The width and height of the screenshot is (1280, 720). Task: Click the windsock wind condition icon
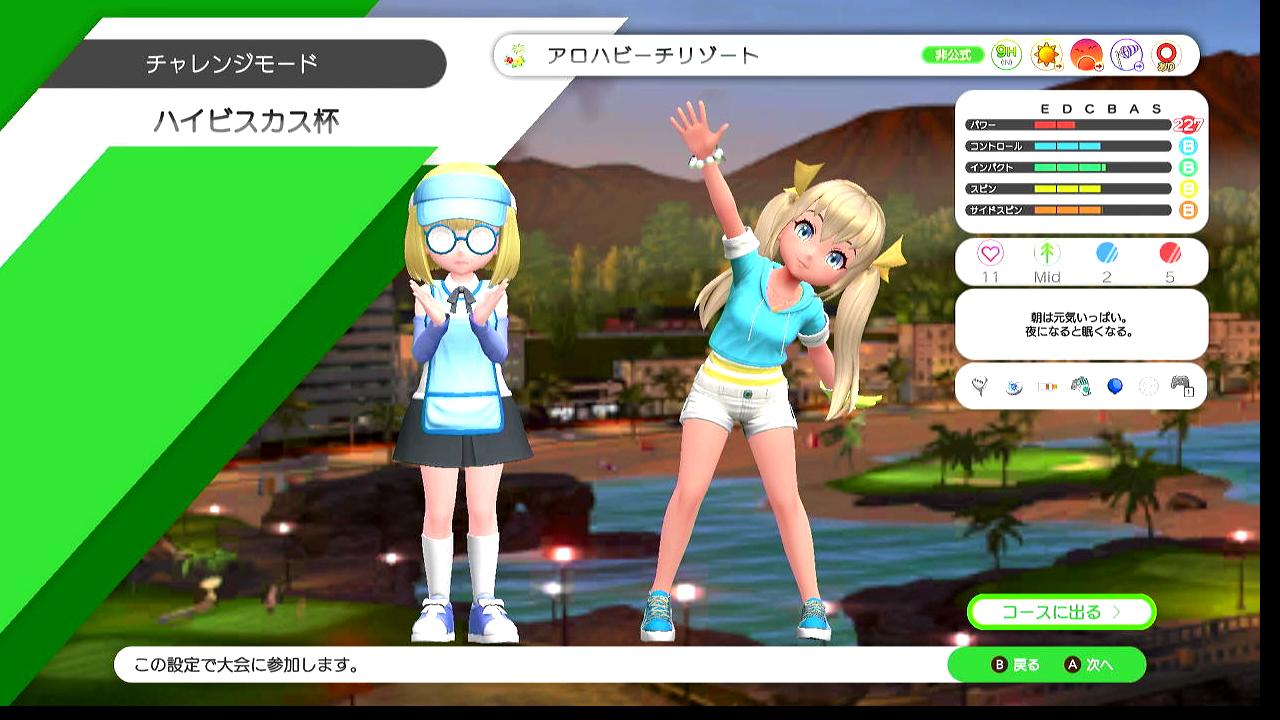[x=1126, y=56]
